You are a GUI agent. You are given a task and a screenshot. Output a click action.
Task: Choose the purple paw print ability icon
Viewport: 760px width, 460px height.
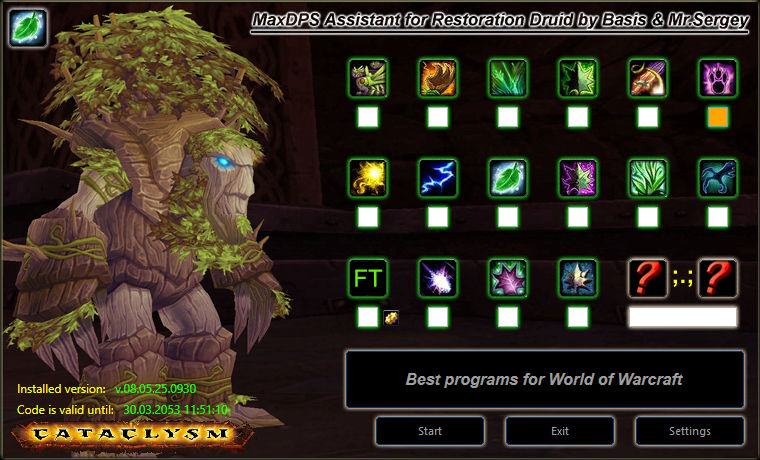tap(718, 78)
